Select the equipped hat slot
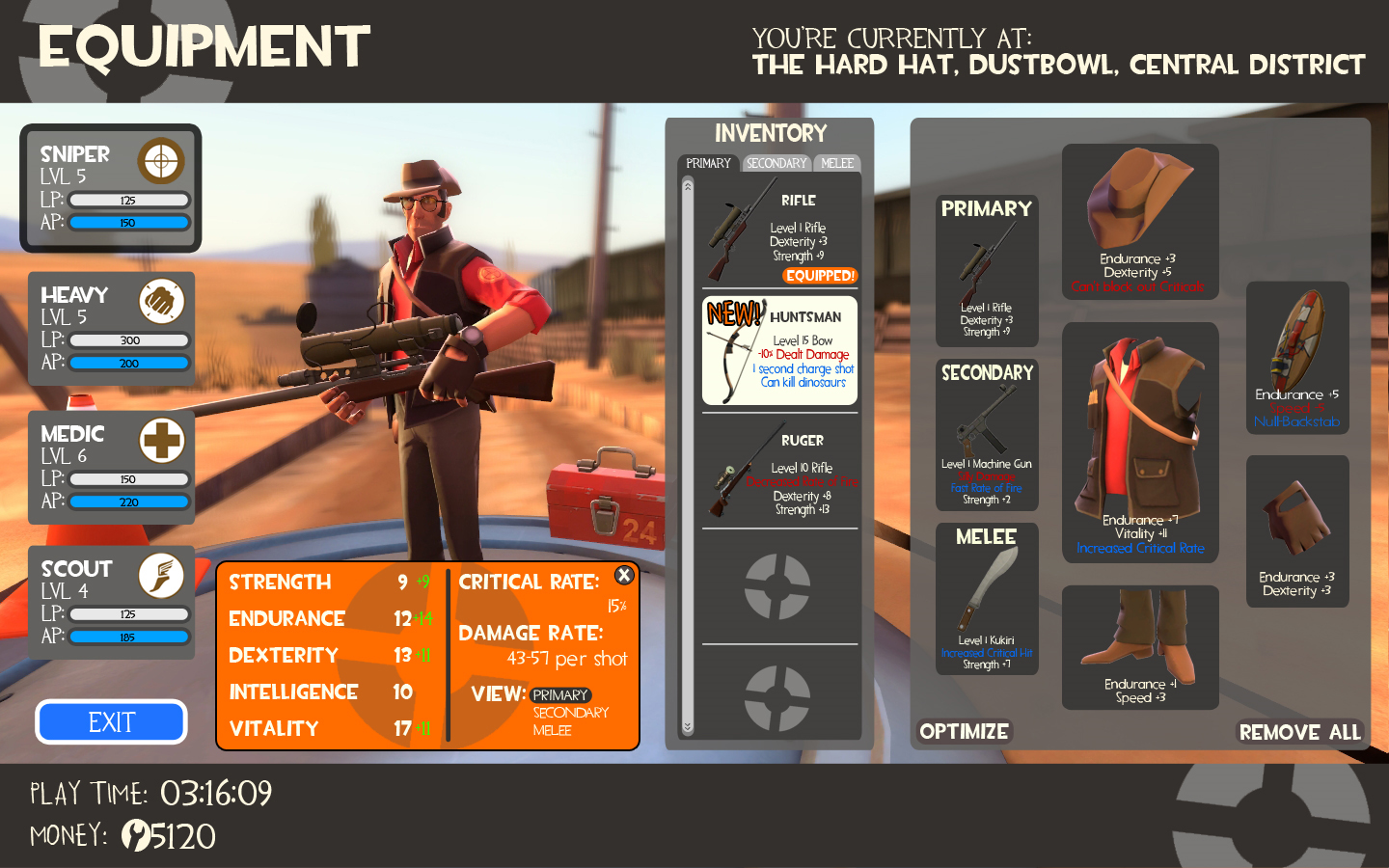 pos(1140,222)
